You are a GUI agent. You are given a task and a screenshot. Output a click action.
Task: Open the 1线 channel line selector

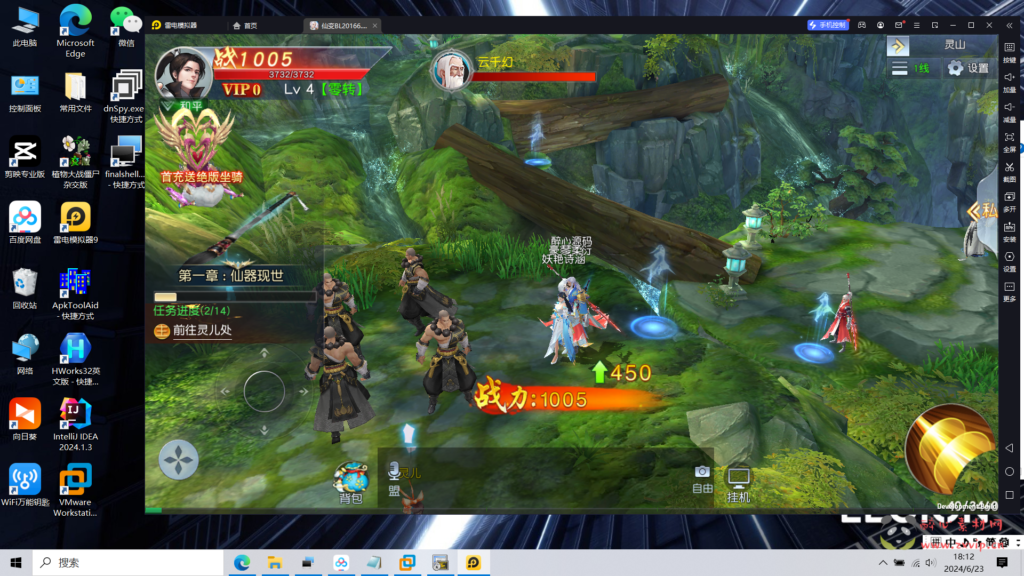click(x=912, y=69)
